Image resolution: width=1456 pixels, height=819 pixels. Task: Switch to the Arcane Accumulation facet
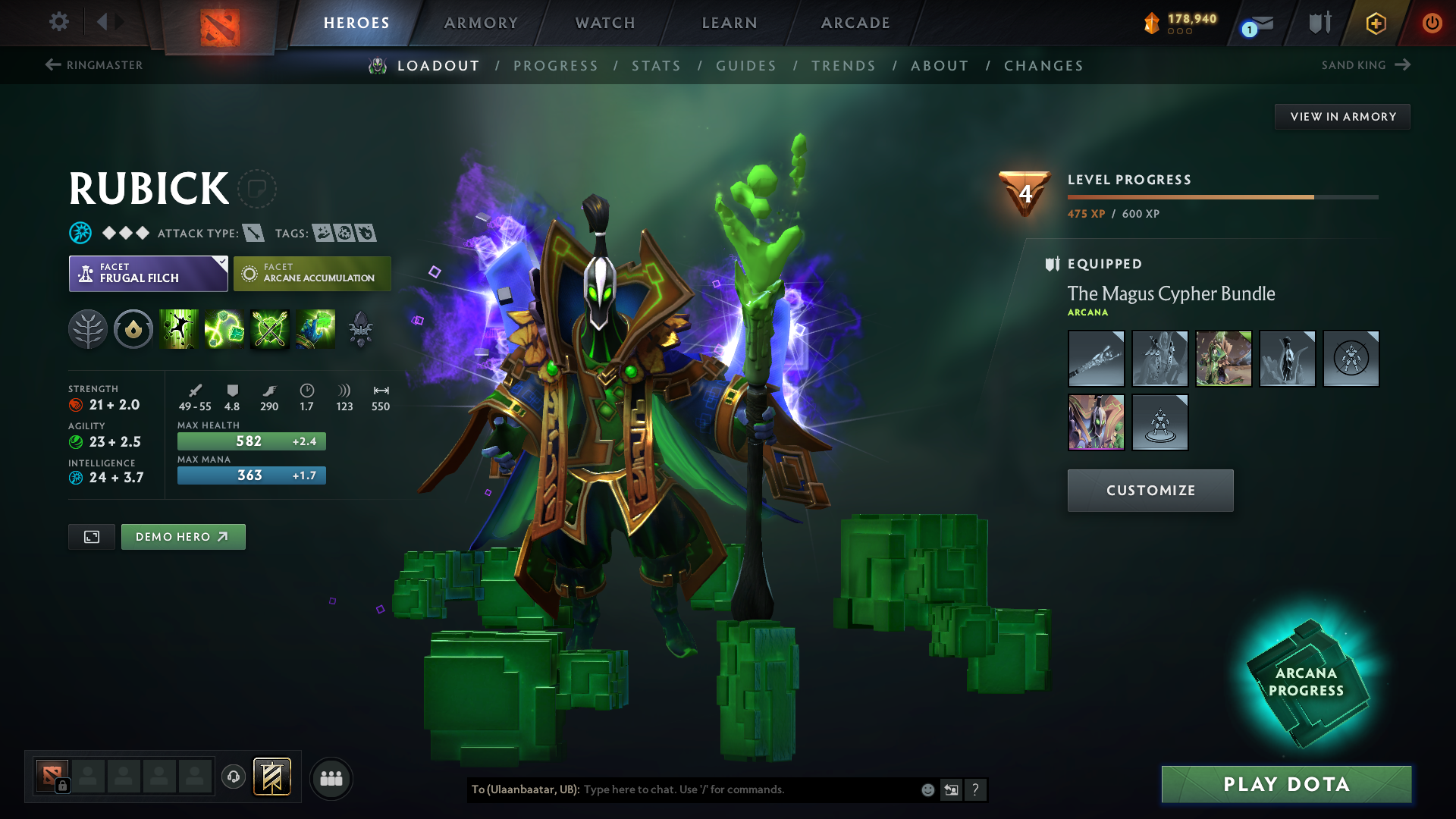click(x=312, y=273)
